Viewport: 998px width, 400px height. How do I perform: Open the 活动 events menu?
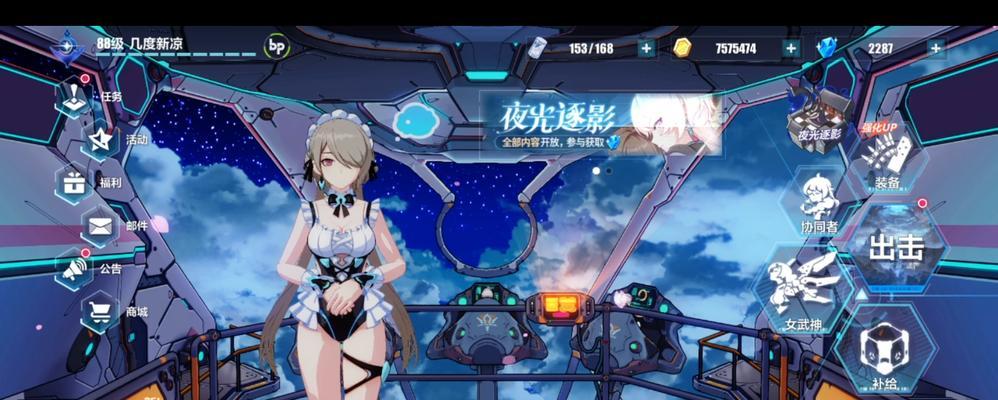tap(101, 140)
